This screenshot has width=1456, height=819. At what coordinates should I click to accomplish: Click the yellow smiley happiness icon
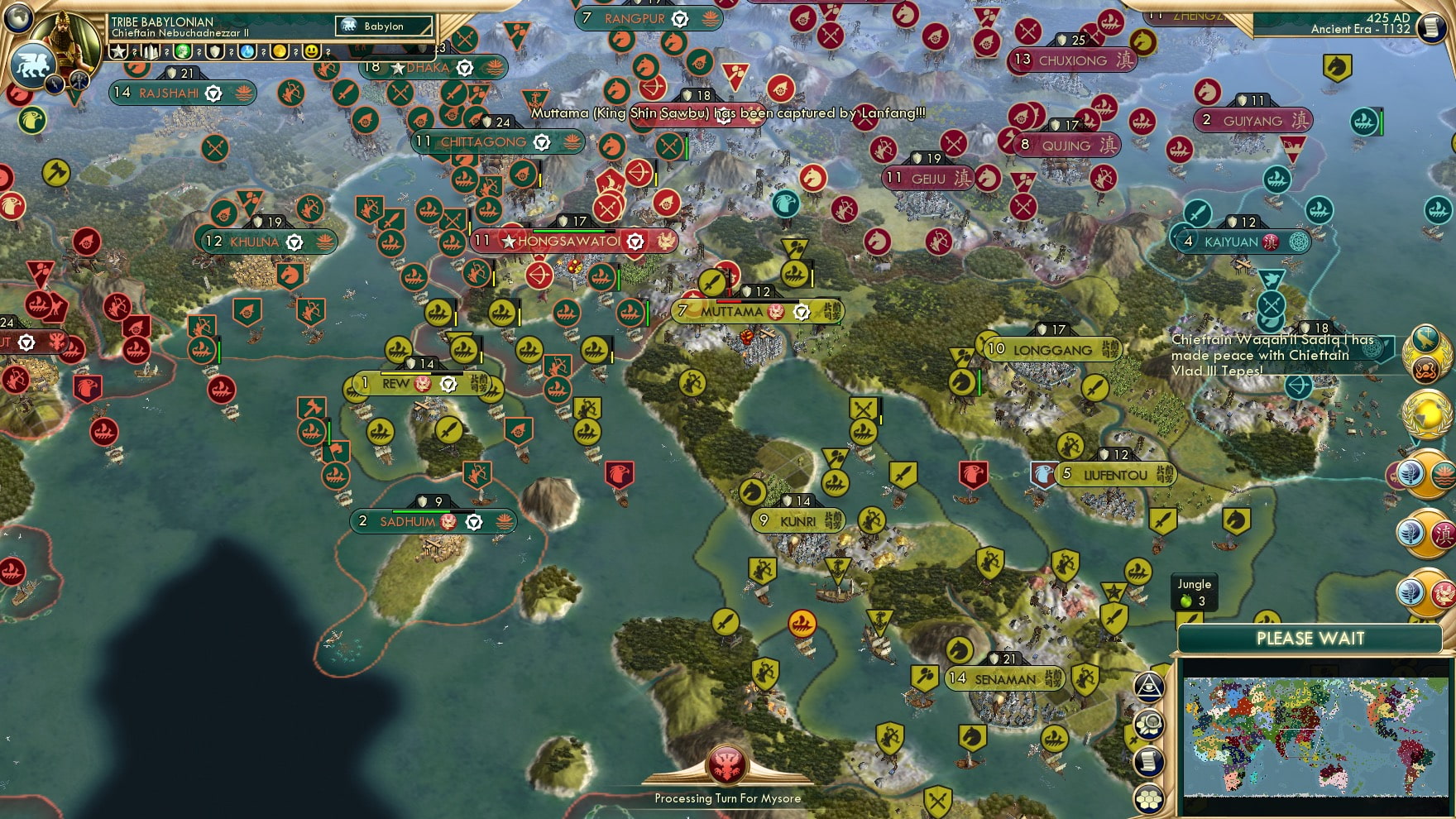point(311,51)
